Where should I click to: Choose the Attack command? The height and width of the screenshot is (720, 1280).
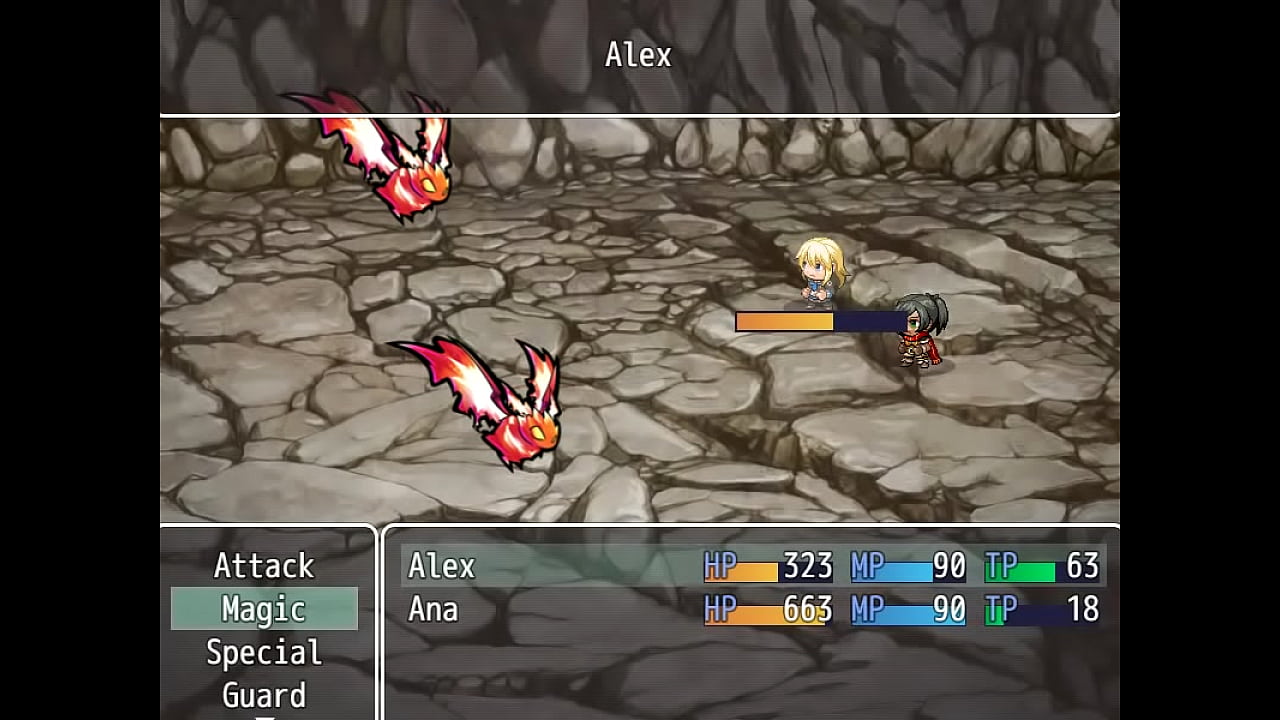[x=264, y=566]
